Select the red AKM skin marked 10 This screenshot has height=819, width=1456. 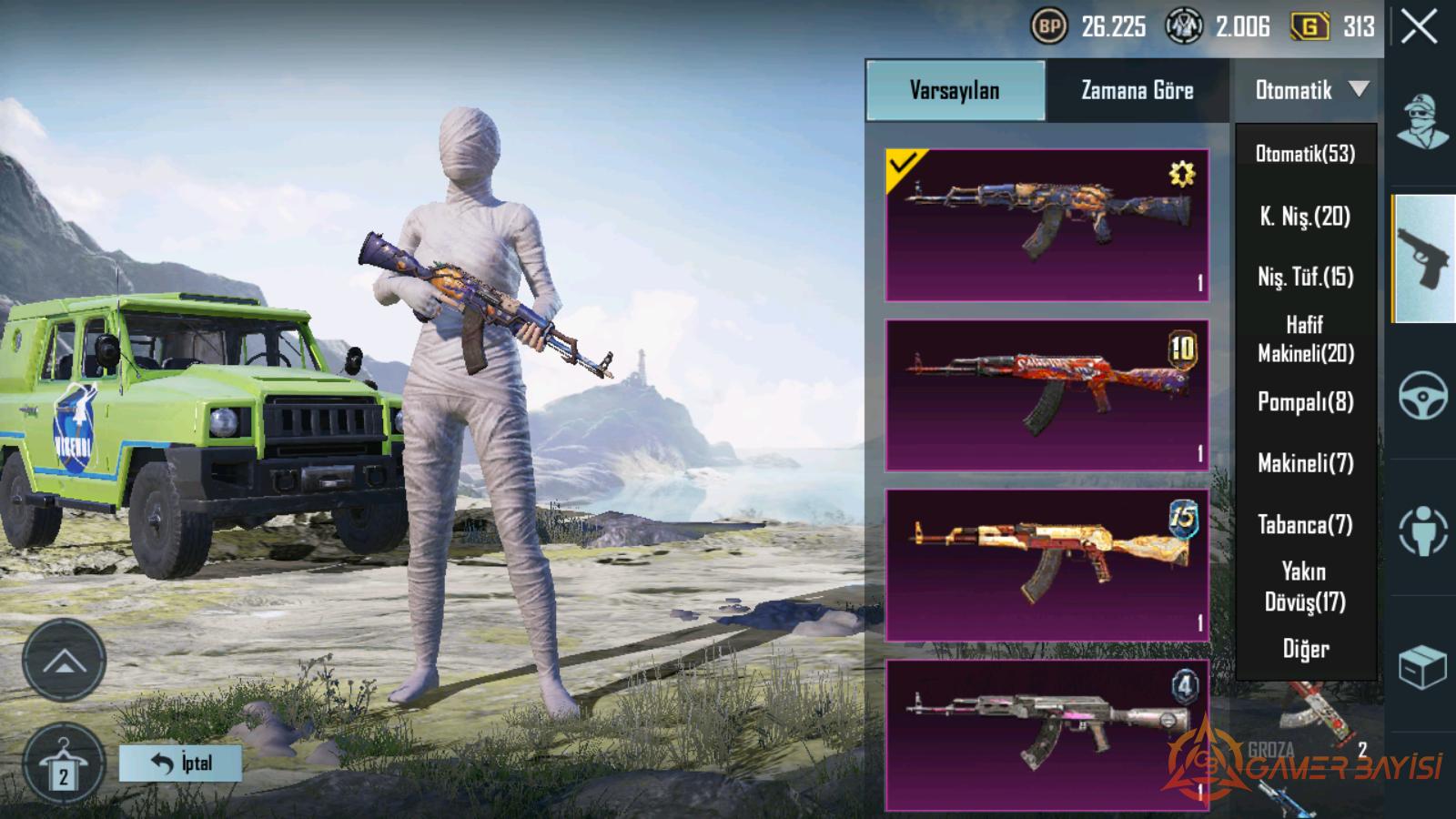pos(1046,395)
